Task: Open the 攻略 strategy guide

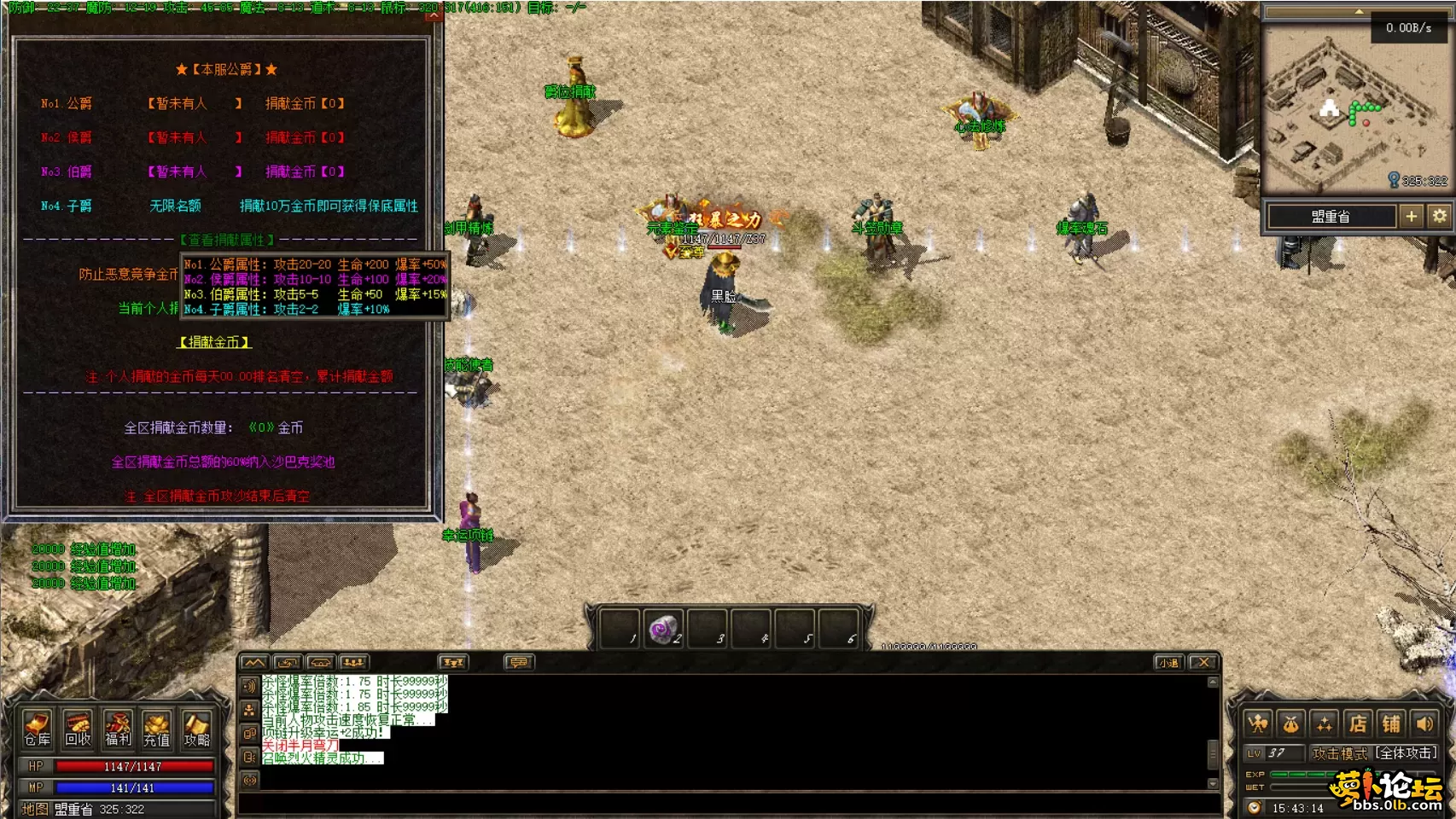Action: coord(196,729)
